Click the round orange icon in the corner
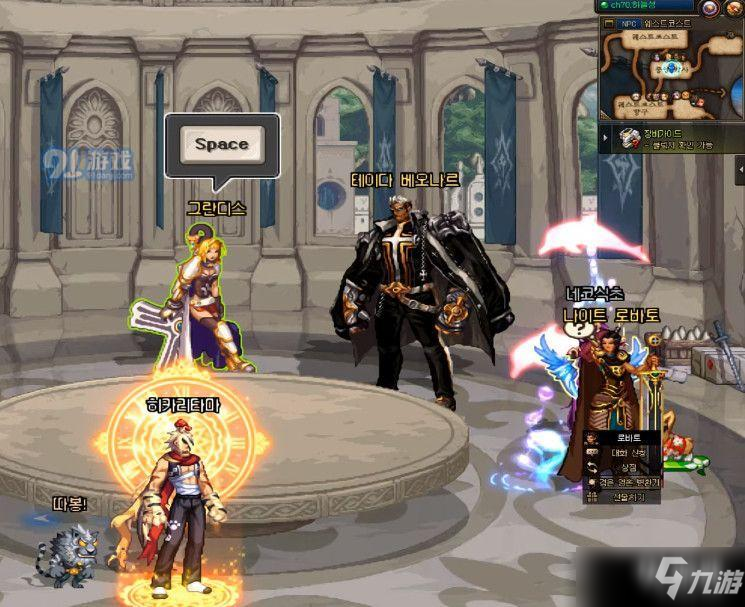This screenshot has height=607, width=745. (x=733, y=7)
